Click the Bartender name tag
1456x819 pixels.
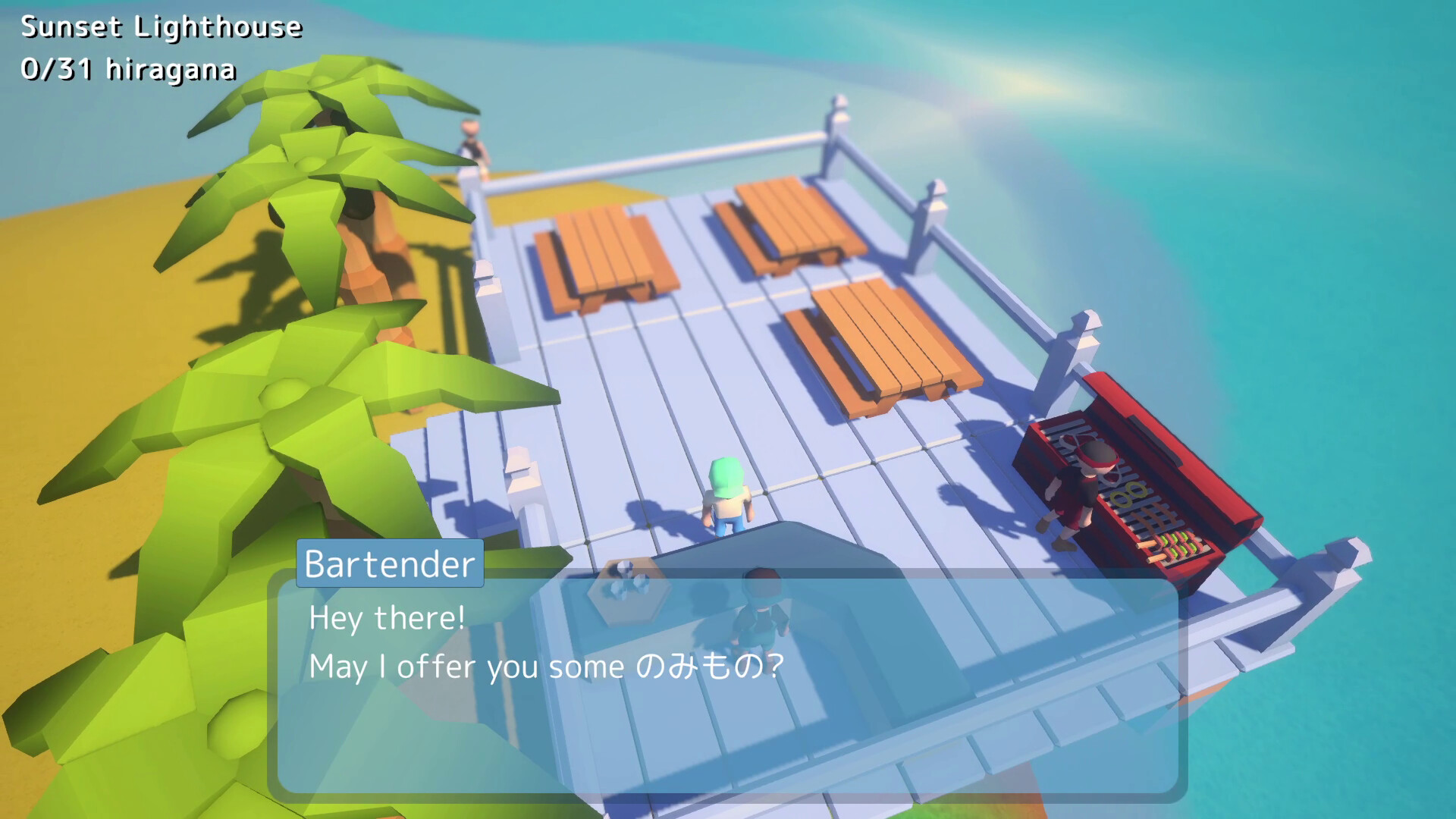(x=389, y=564)
